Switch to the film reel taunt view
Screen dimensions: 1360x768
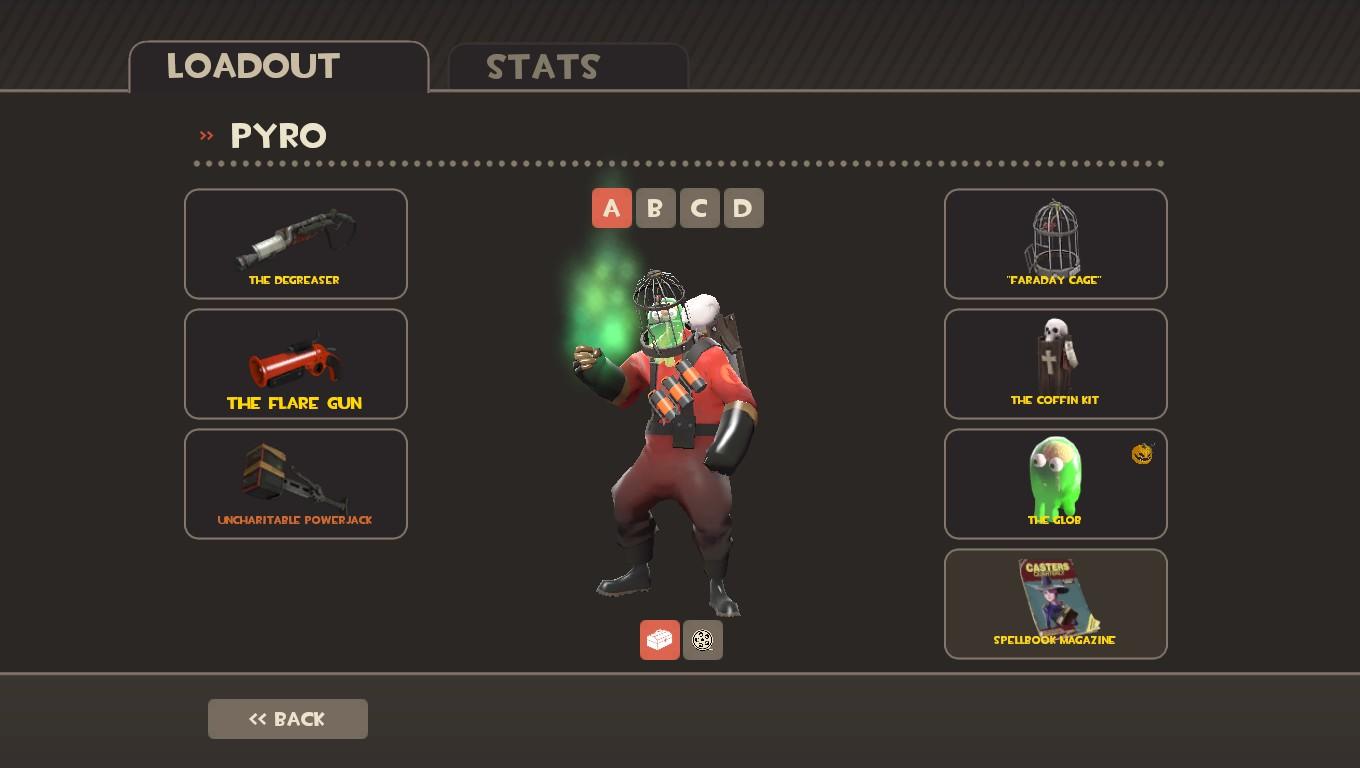703,640
